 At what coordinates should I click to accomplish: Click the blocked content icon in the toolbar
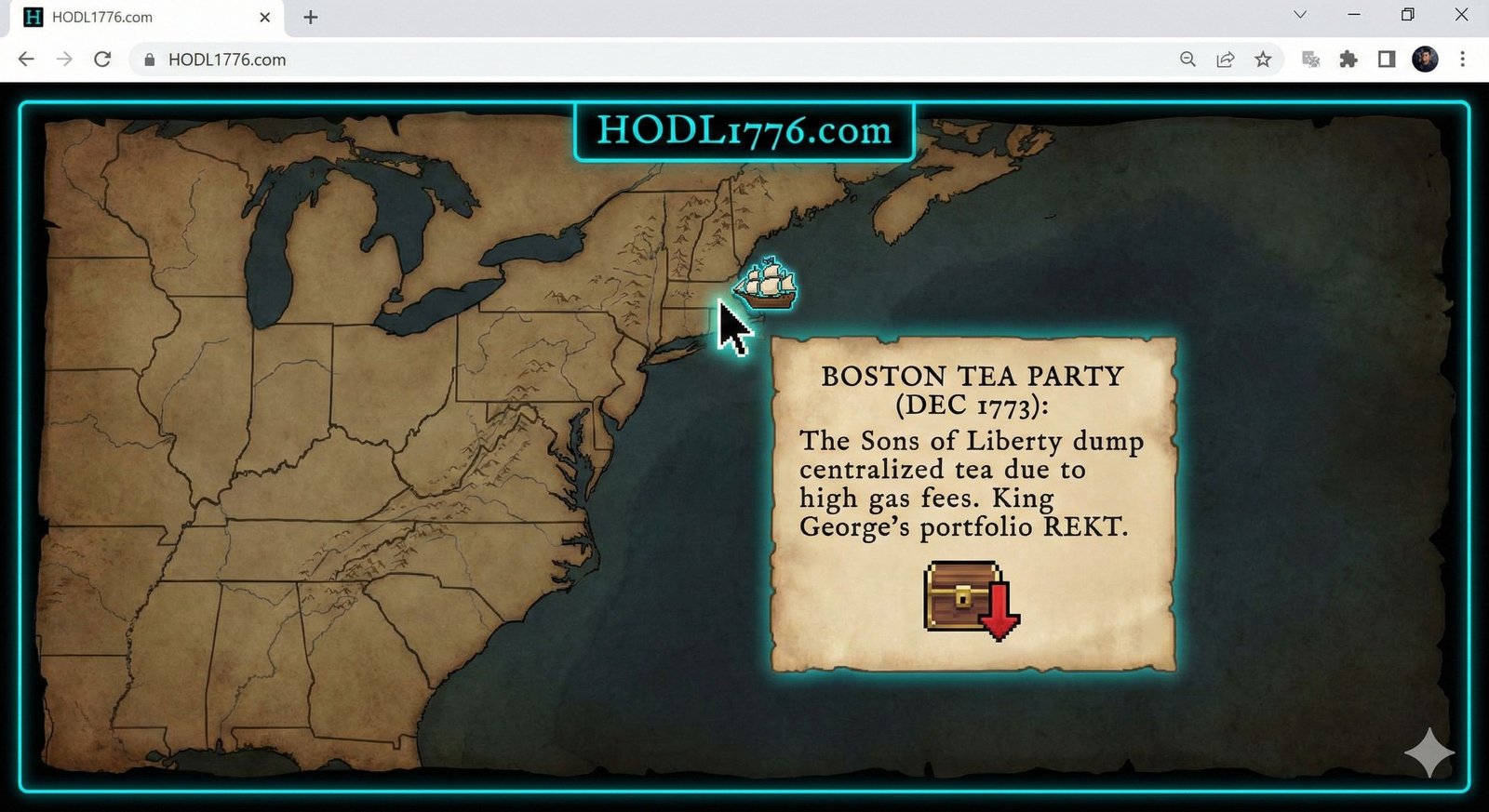(1310, 59)
